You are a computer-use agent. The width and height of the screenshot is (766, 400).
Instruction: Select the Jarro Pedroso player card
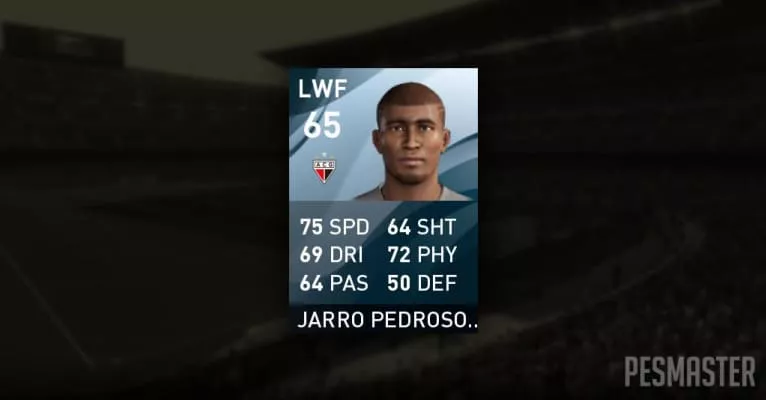coord(383,200)
